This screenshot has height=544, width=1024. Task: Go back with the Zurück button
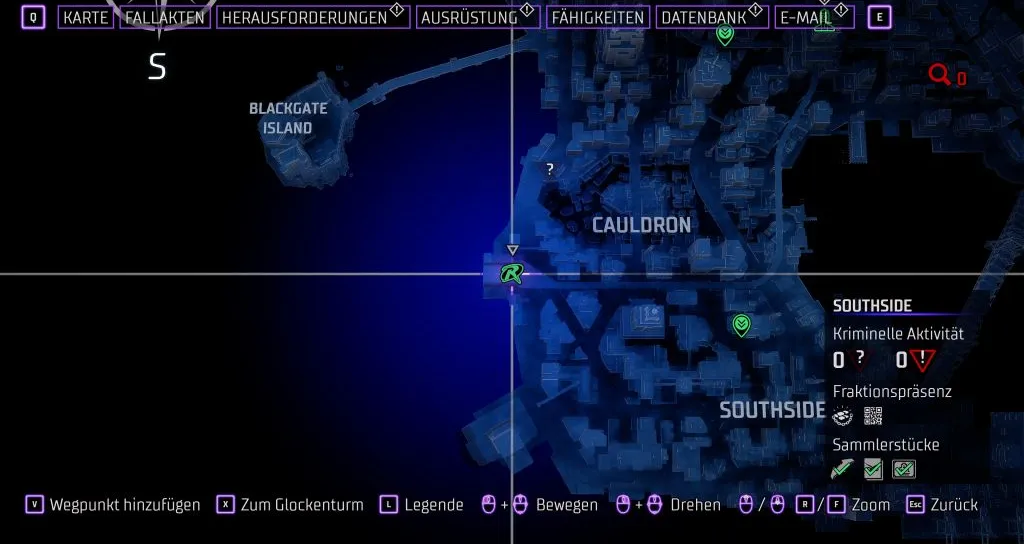coord(954,505)
